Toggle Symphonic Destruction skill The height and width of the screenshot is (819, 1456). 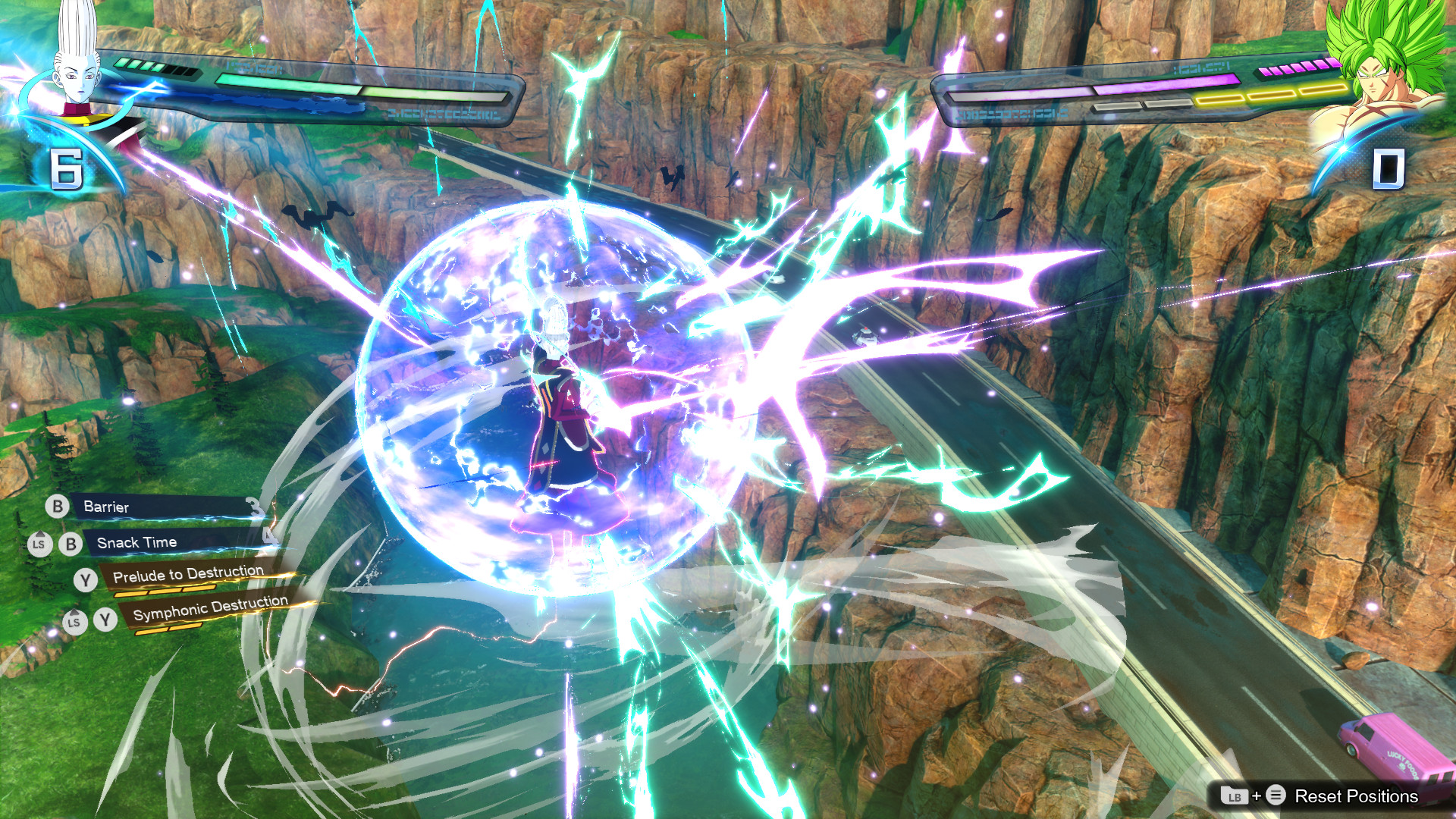209,609
